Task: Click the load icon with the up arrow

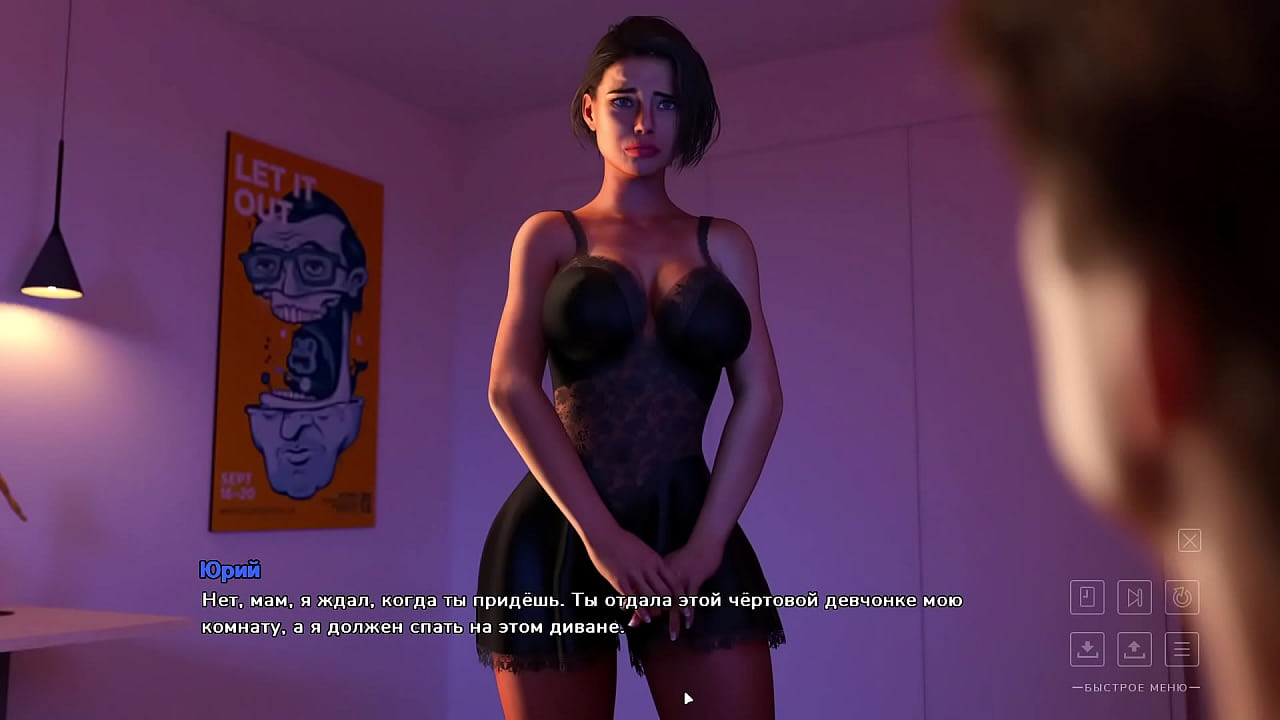Action: coord(1134,649)
